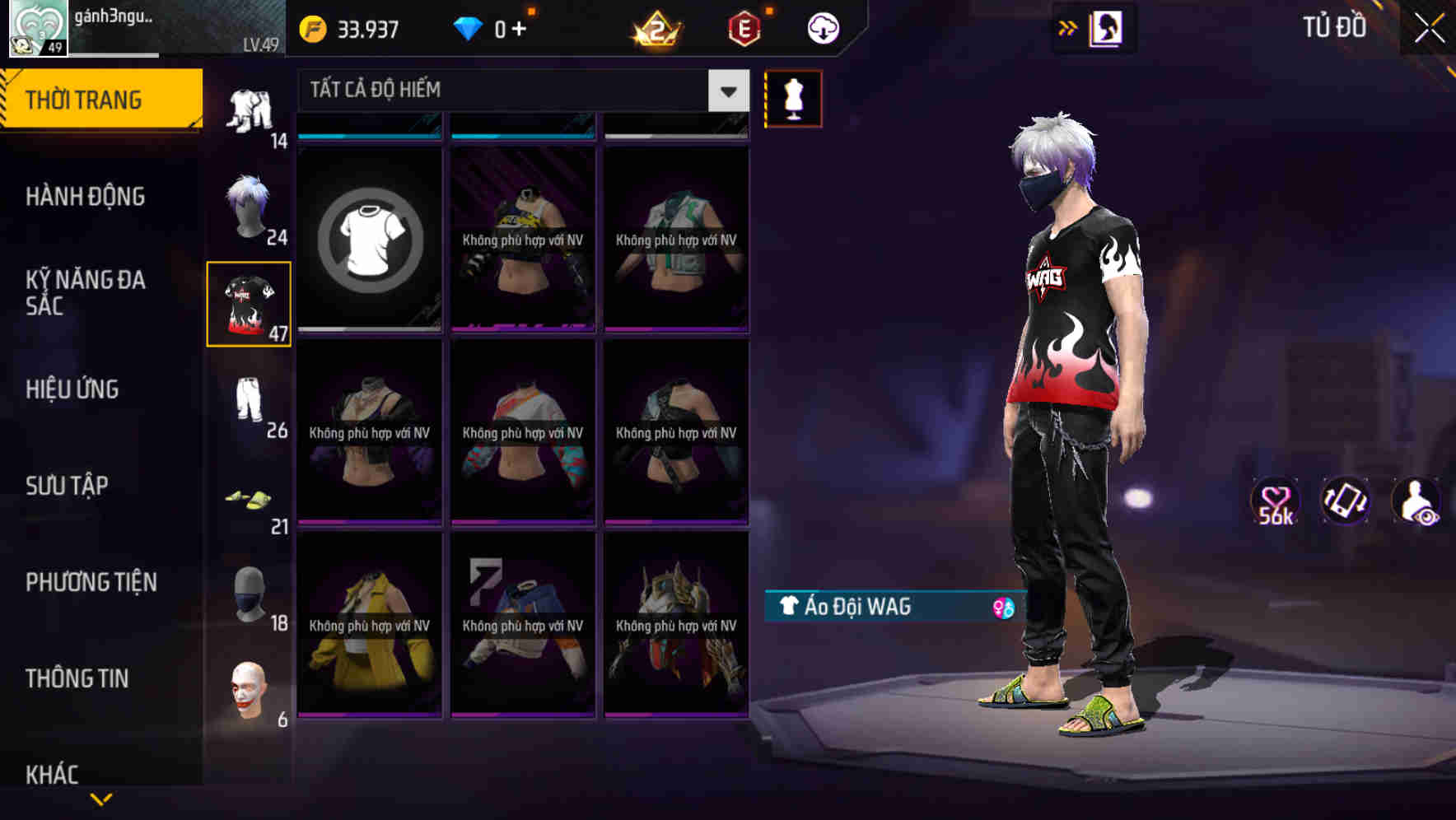Open the wardrobe card icon near top right

[1105, 27]
